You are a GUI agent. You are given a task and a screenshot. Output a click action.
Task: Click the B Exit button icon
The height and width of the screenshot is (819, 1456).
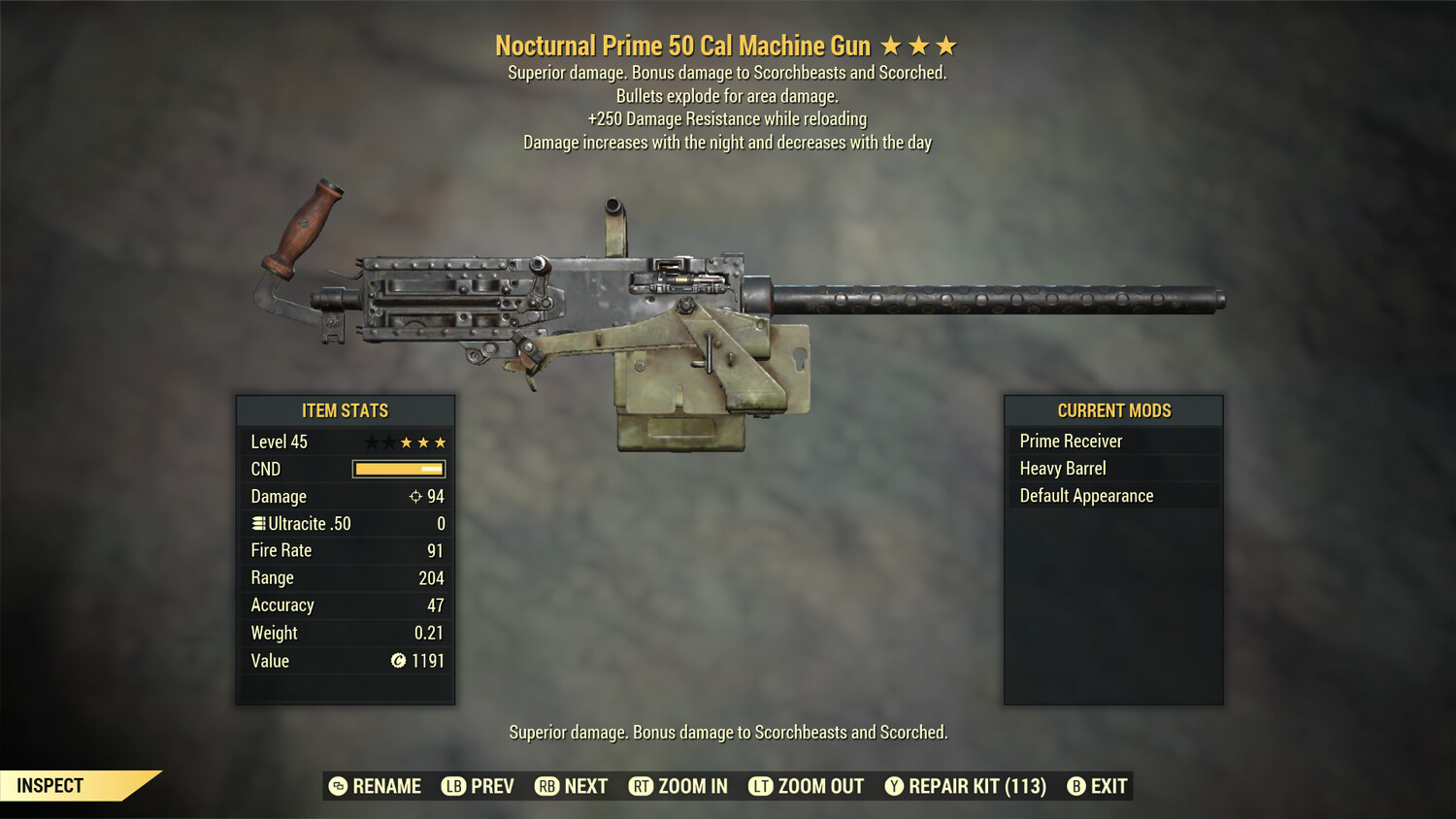(x=1075, y=786)
